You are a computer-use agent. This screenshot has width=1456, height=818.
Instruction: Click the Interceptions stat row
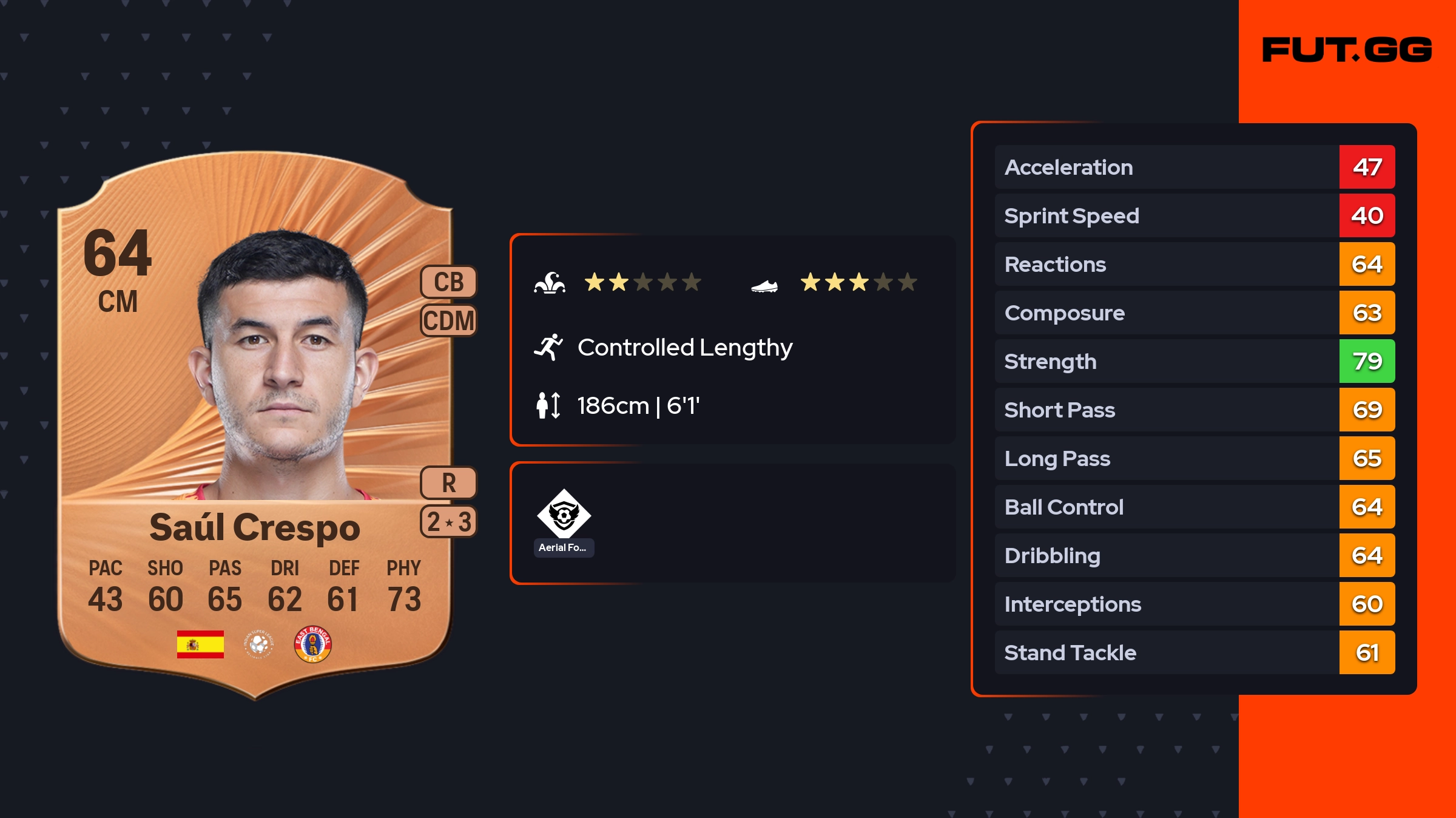tap(1195, 604)
